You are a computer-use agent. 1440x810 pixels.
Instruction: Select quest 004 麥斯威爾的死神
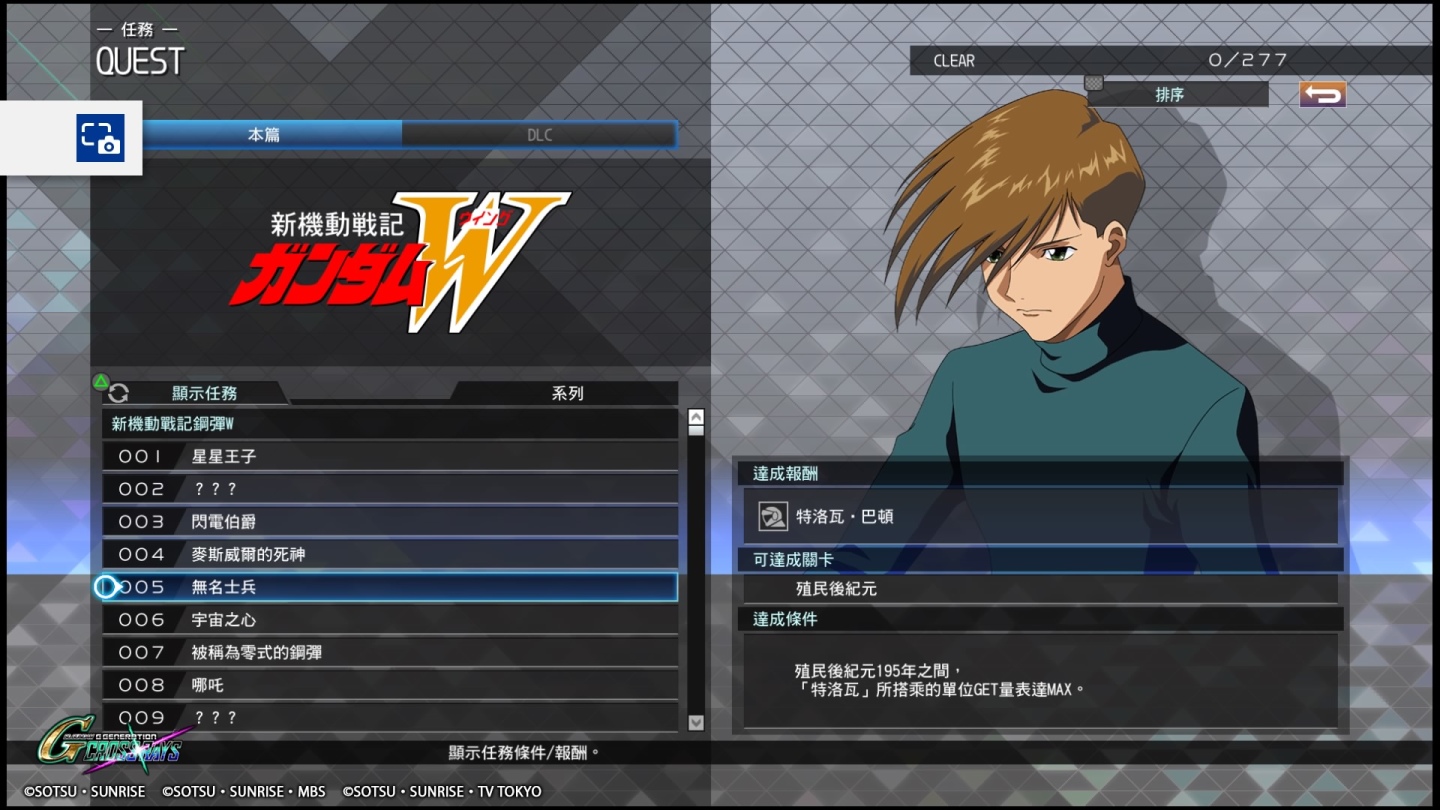[x=390, y=554]
